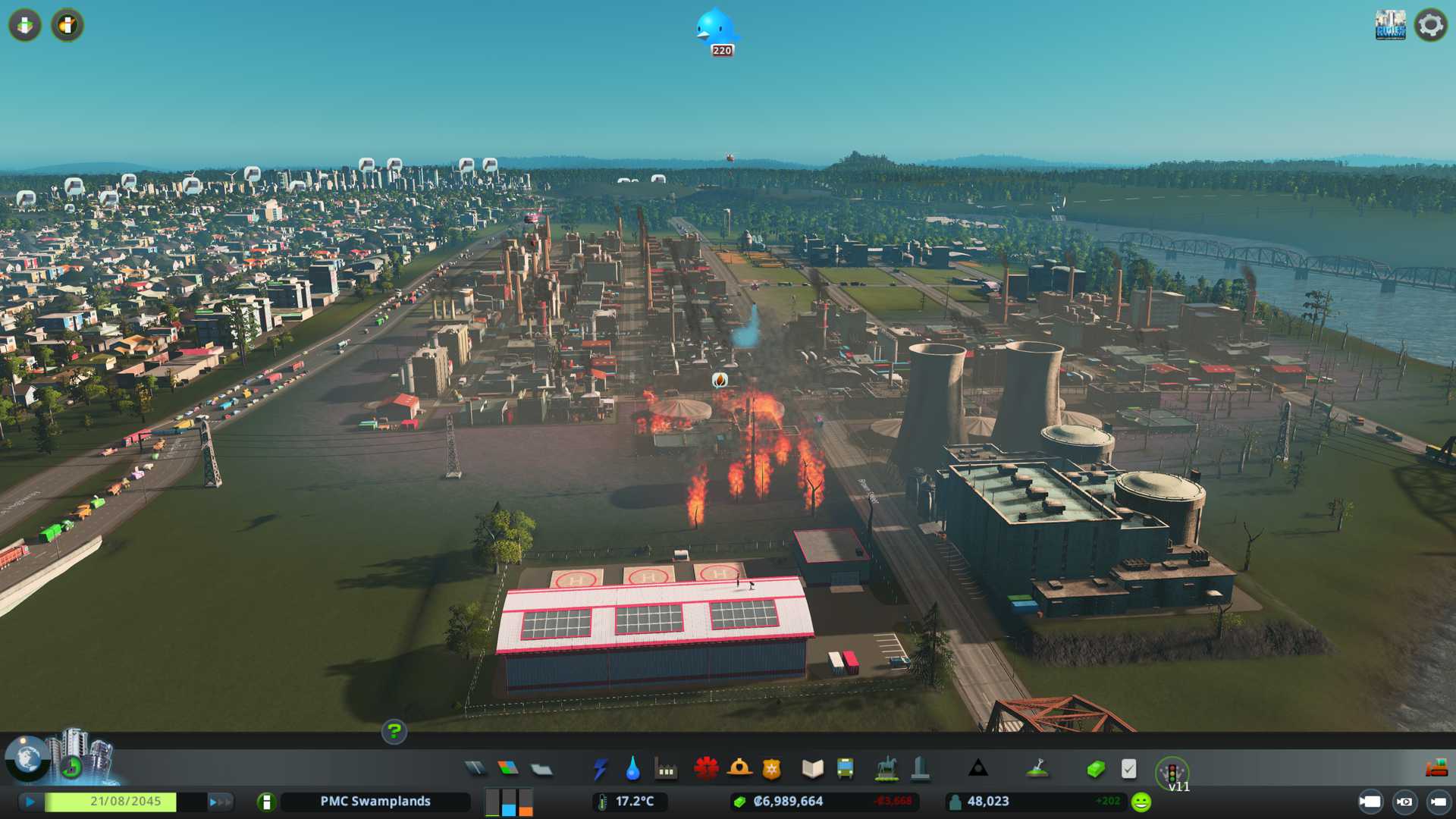The image size is (1456, 819).
Task: Open the Public Transport bus menu
Action: point(845,769)
